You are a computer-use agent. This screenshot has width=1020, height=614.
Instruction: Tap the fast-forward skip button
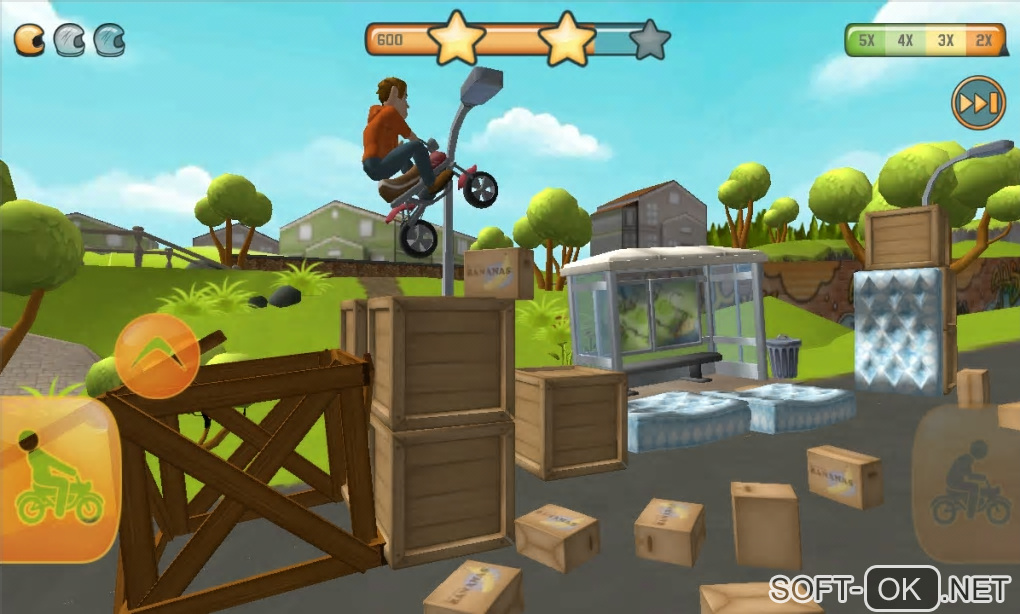(978, 103)
